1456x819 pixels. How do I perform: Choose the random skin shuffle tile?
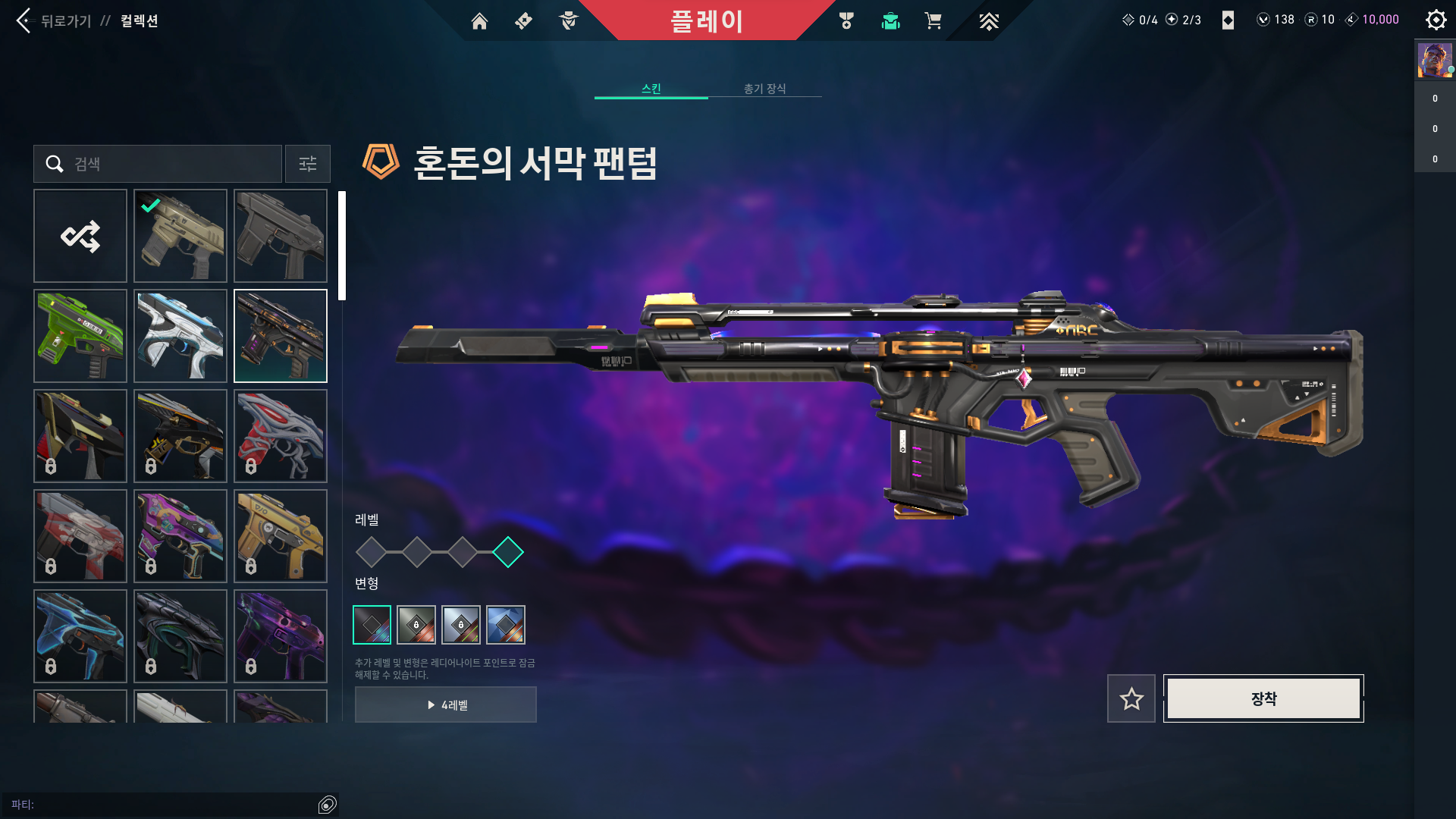[80, 236]
